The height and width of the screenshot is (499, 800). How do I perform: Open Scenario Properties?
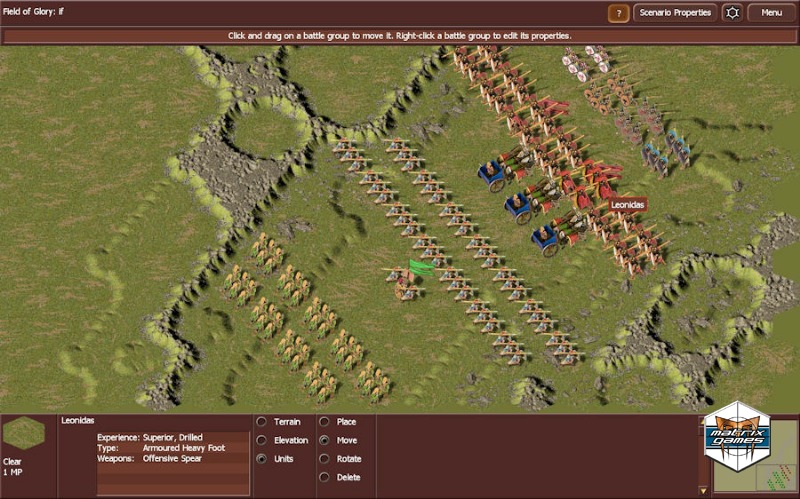point(675,13)
